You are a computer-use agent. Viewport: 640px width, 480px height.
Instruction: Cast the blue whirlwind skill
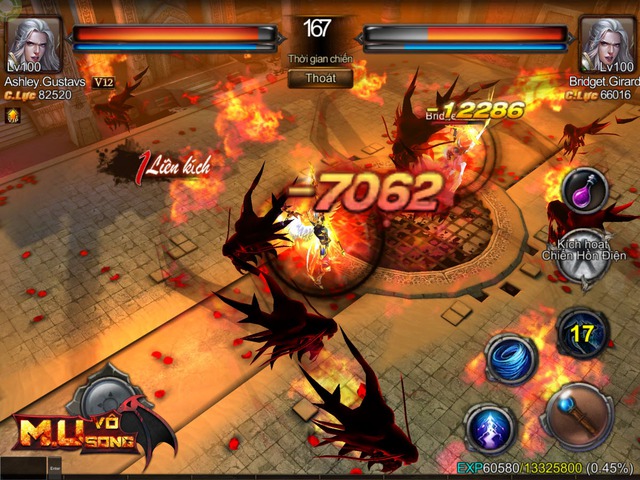(511, 359)
